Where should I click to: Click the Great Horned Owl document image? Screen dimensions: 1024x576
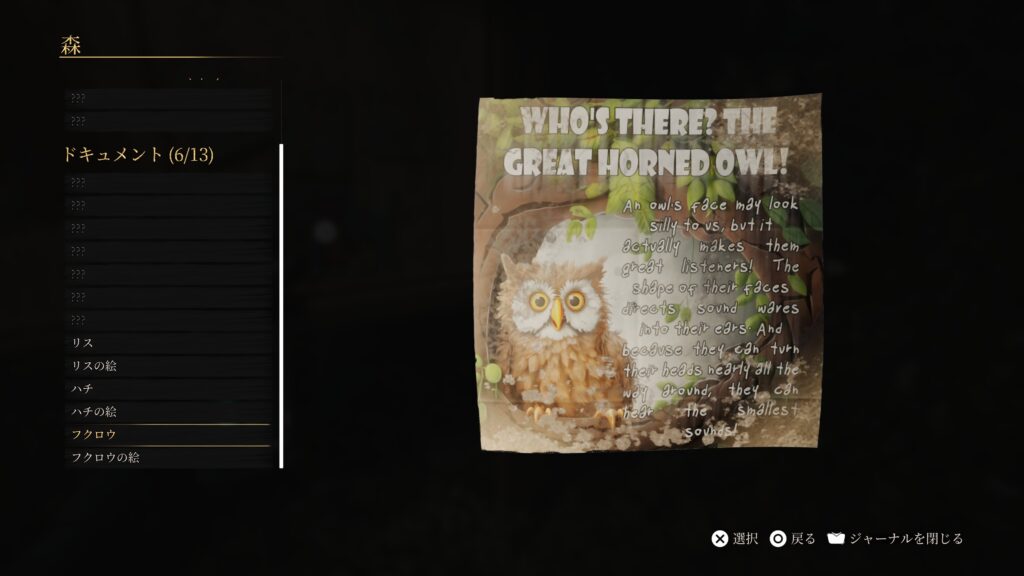(x=649, y=272)
